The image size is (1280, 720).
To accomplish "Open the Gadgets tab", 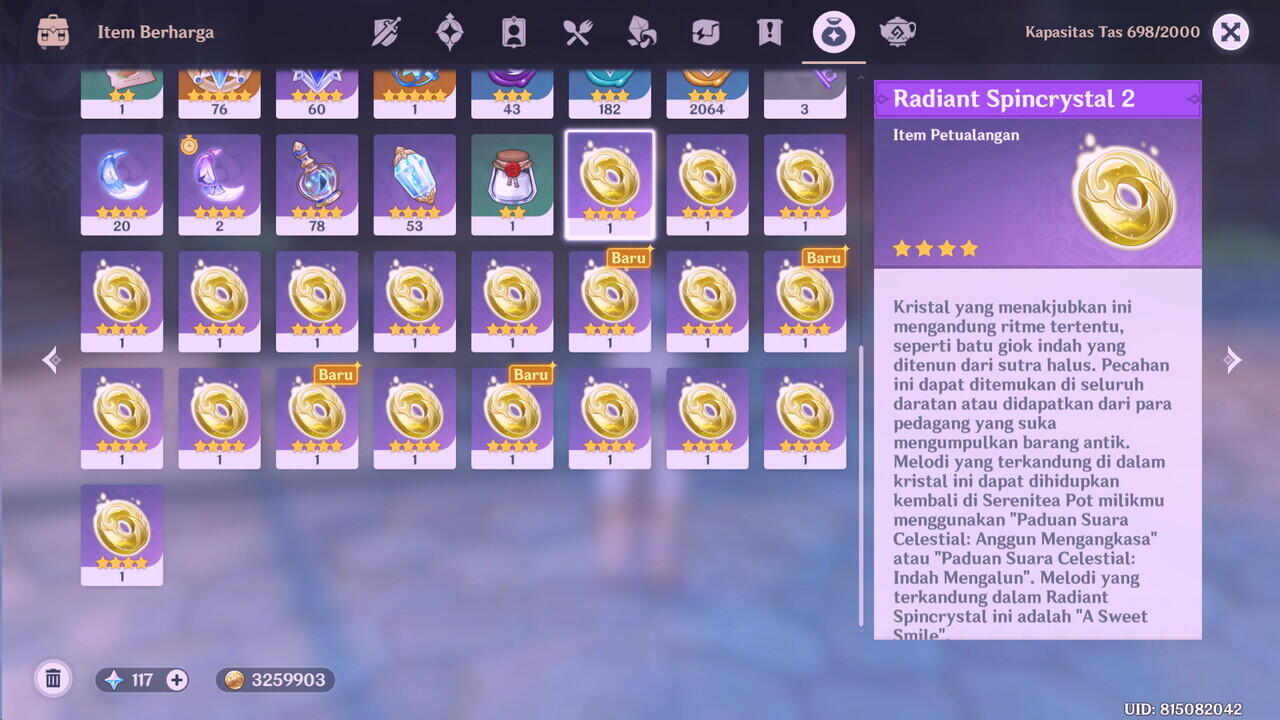I will pos(705,32).
